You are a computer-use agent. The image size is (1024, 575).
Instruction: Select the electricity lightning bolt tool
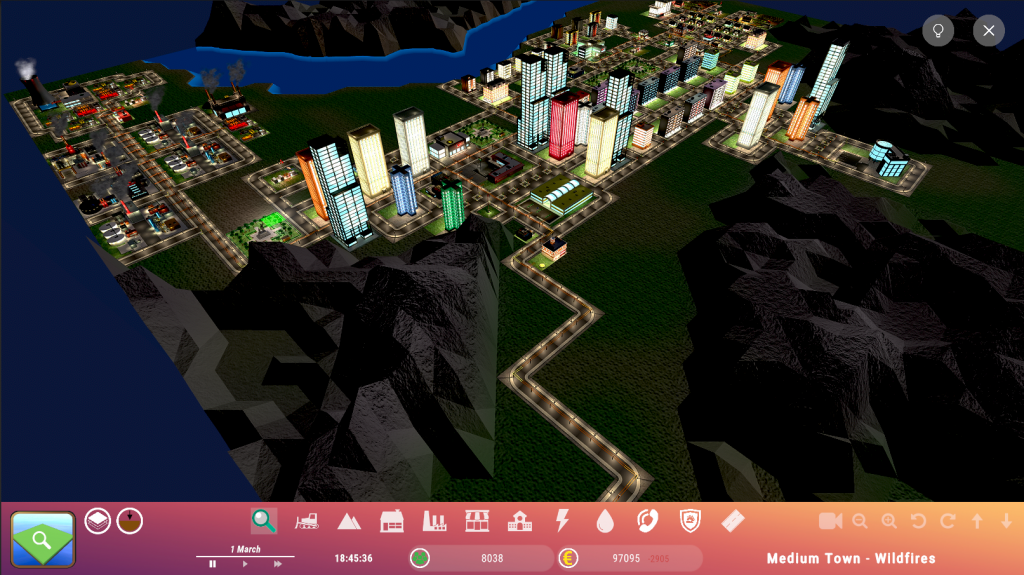click(562, 521)
